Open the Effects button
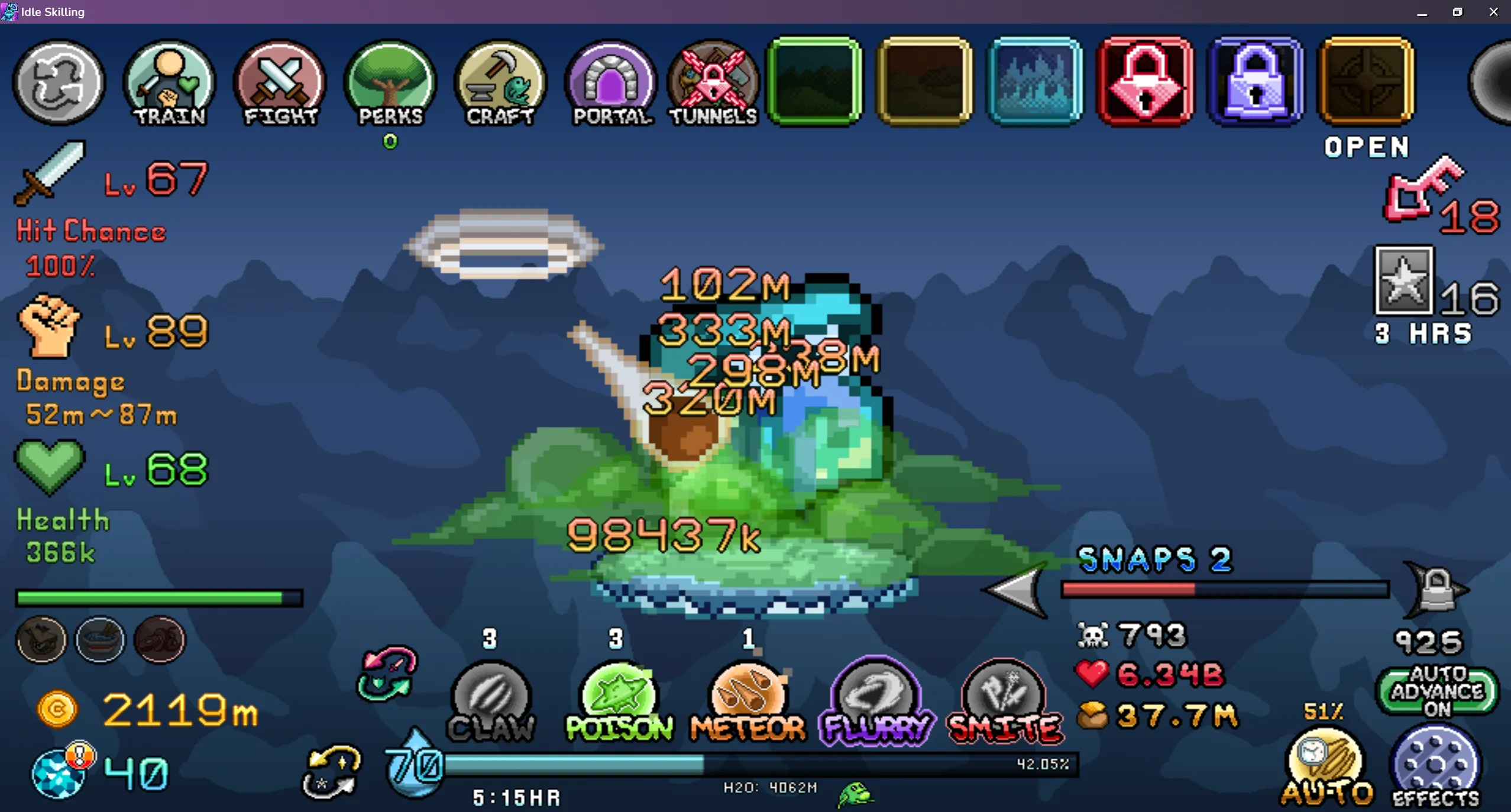 [1436, 769]
